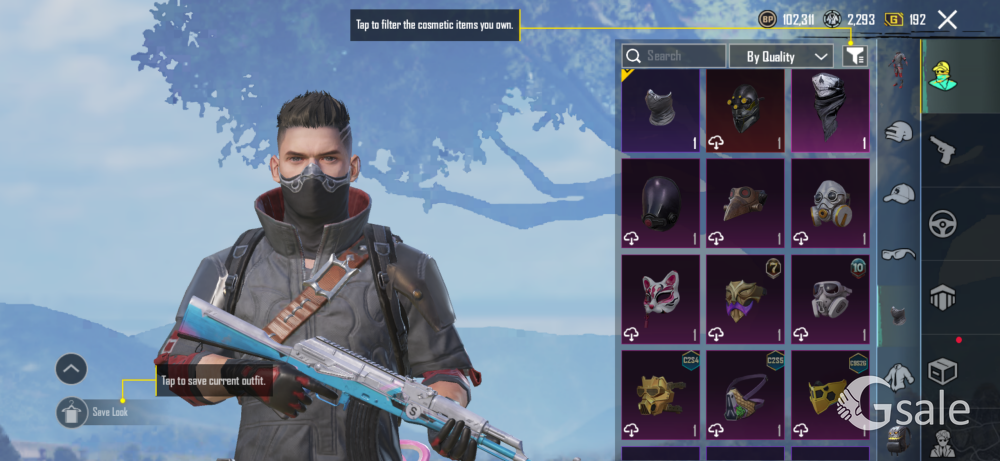Screen dimensions: 1000x461
Task: Open the By Quality sort dropdown
Action: (781, 56)
